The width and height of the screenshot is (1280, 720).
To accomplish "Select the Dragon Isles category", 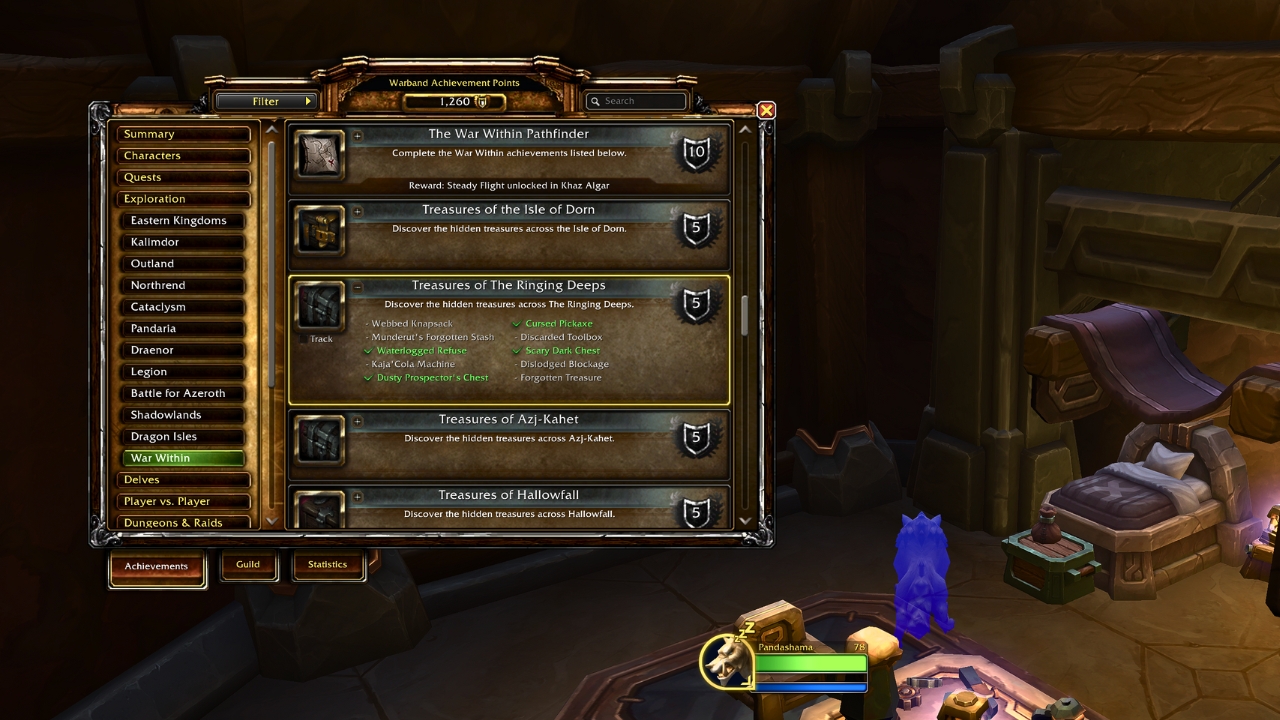I will coord(184,436).
